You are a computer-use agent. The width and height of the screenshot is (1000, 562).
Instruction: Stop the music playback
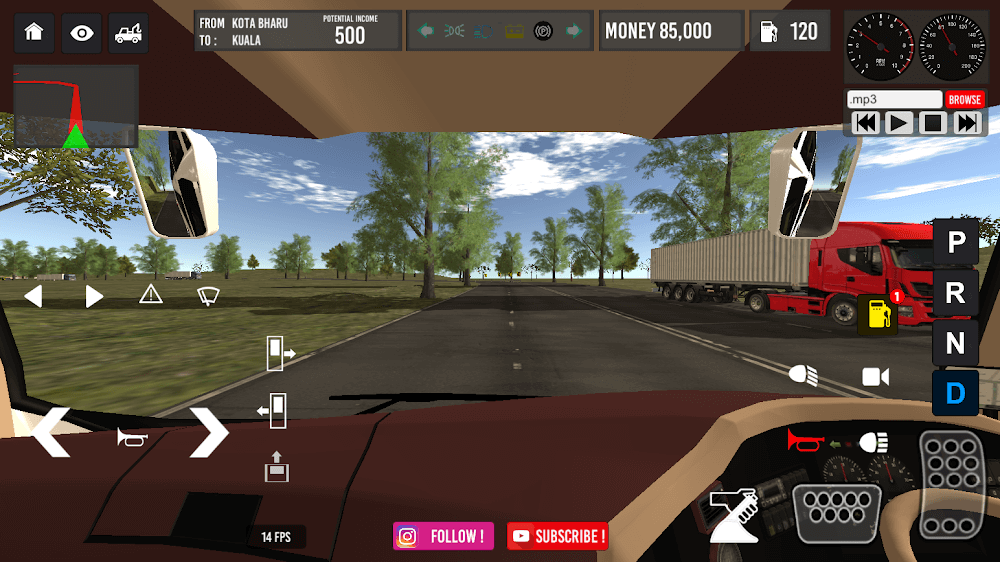click(933, 123)
